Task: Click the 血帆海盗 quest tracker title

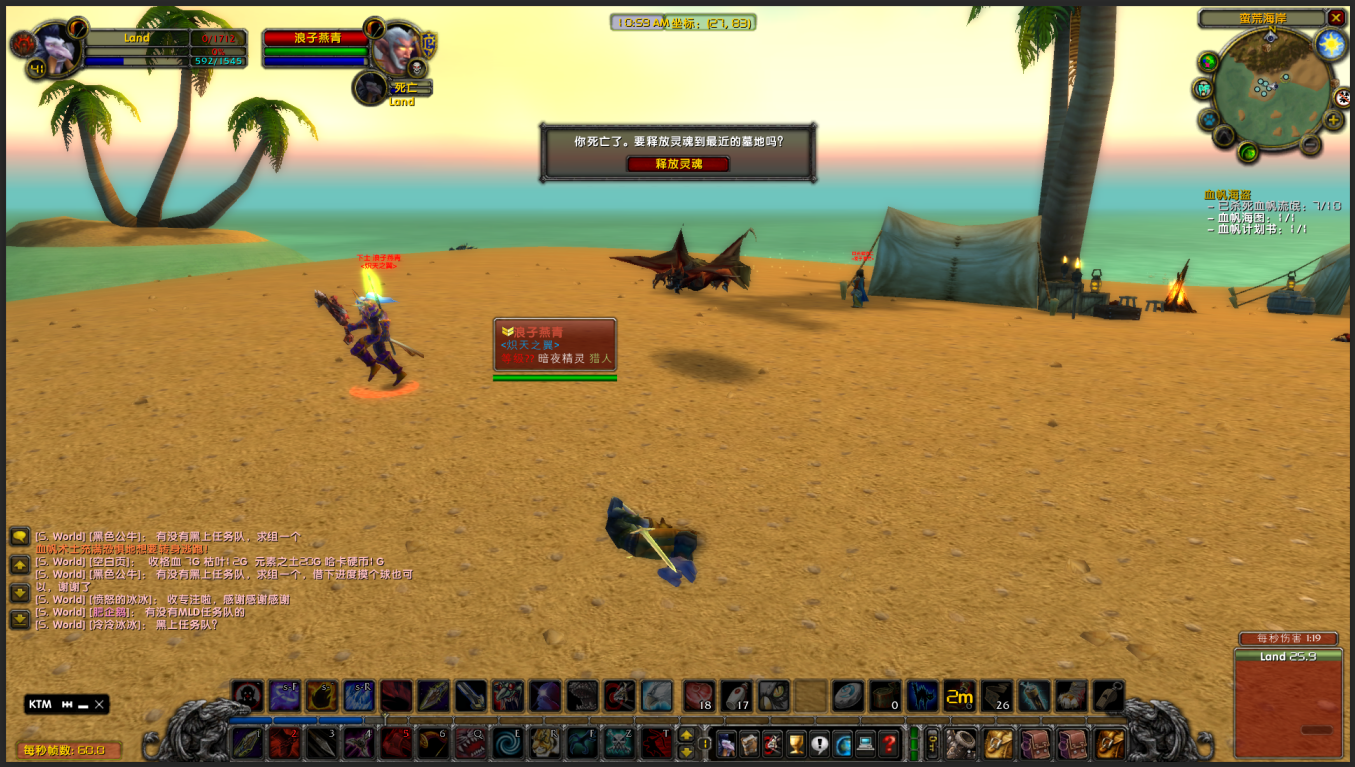Action: tap(1227, 195)
